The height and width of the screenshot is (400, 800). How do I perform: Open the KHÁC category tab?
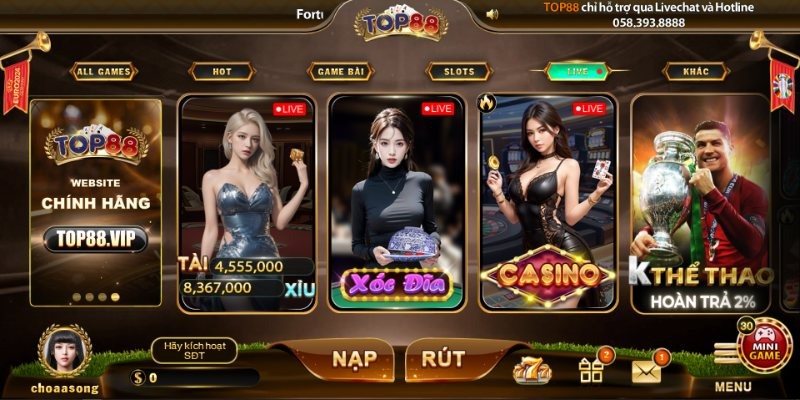click(696, 72)
